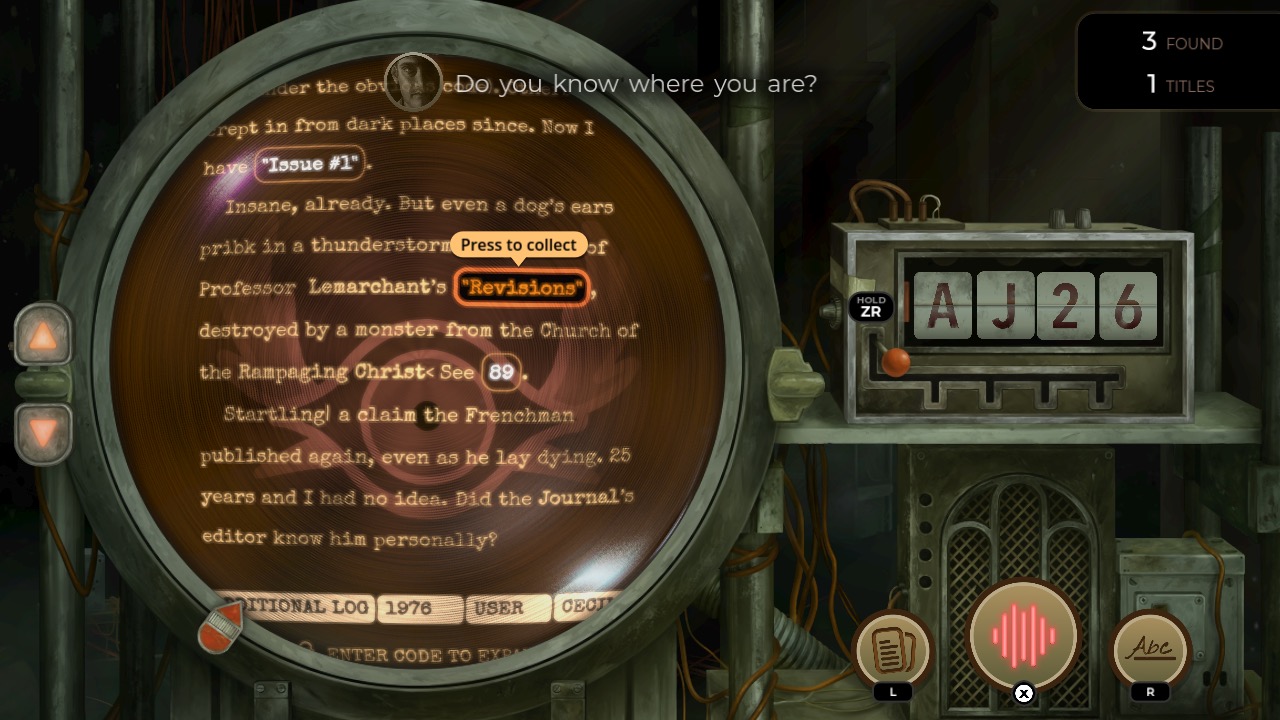
Task: Open the documents log panel icon
Action: 893,652
